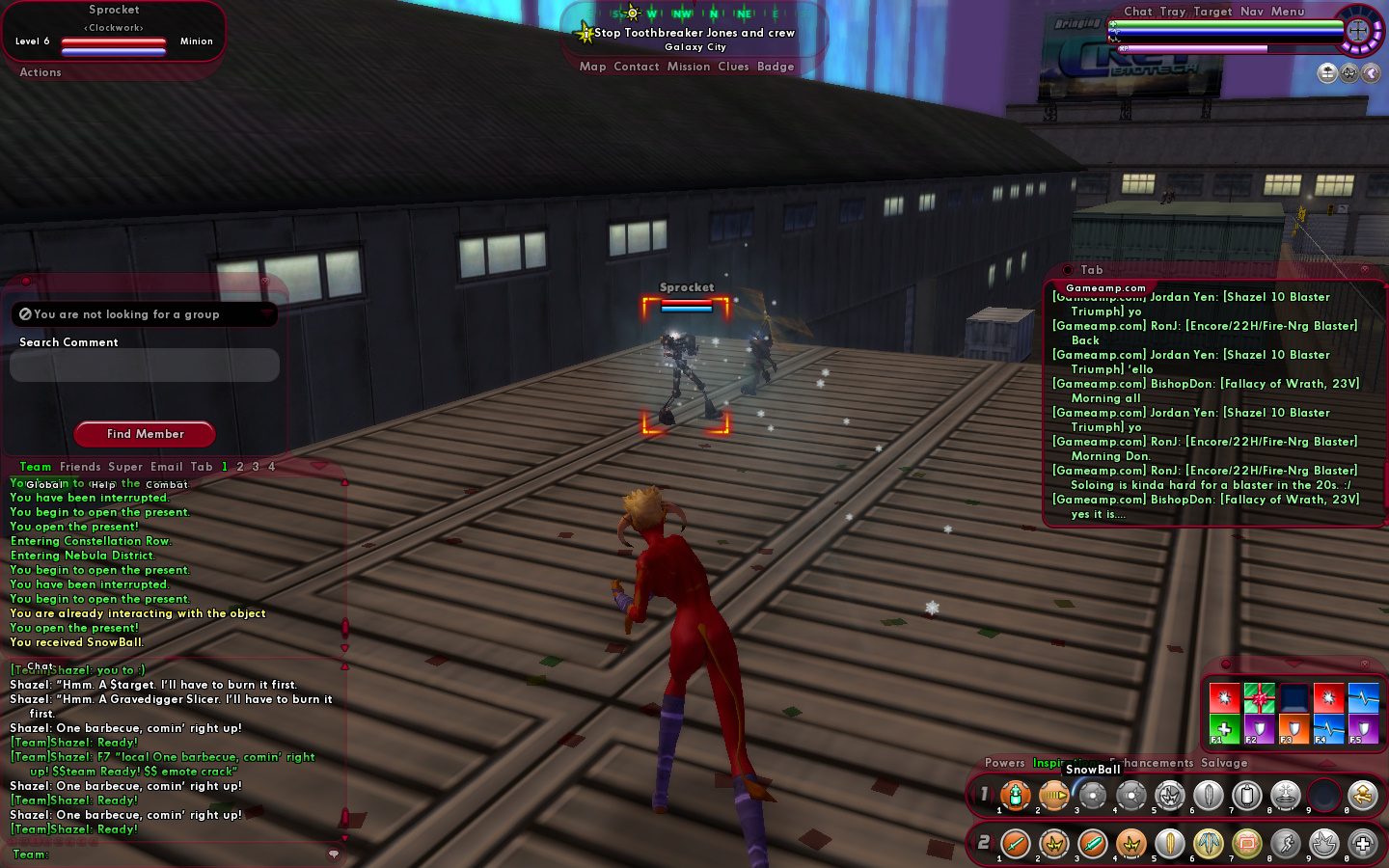Image resolution: width=1389 pixels, height=868 pixels.
Task: Switch to the Friends tab
Action: pos(80,467)
